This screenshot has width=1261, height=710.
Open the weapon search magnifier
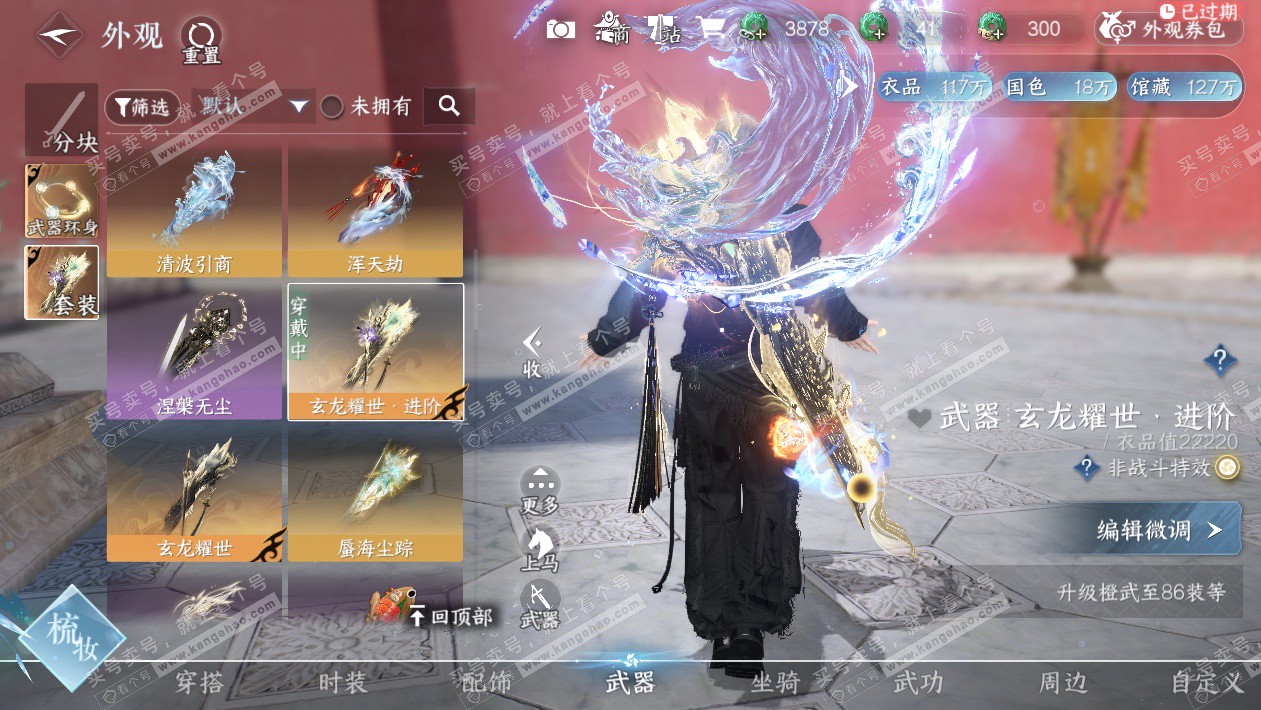[449, 106]
